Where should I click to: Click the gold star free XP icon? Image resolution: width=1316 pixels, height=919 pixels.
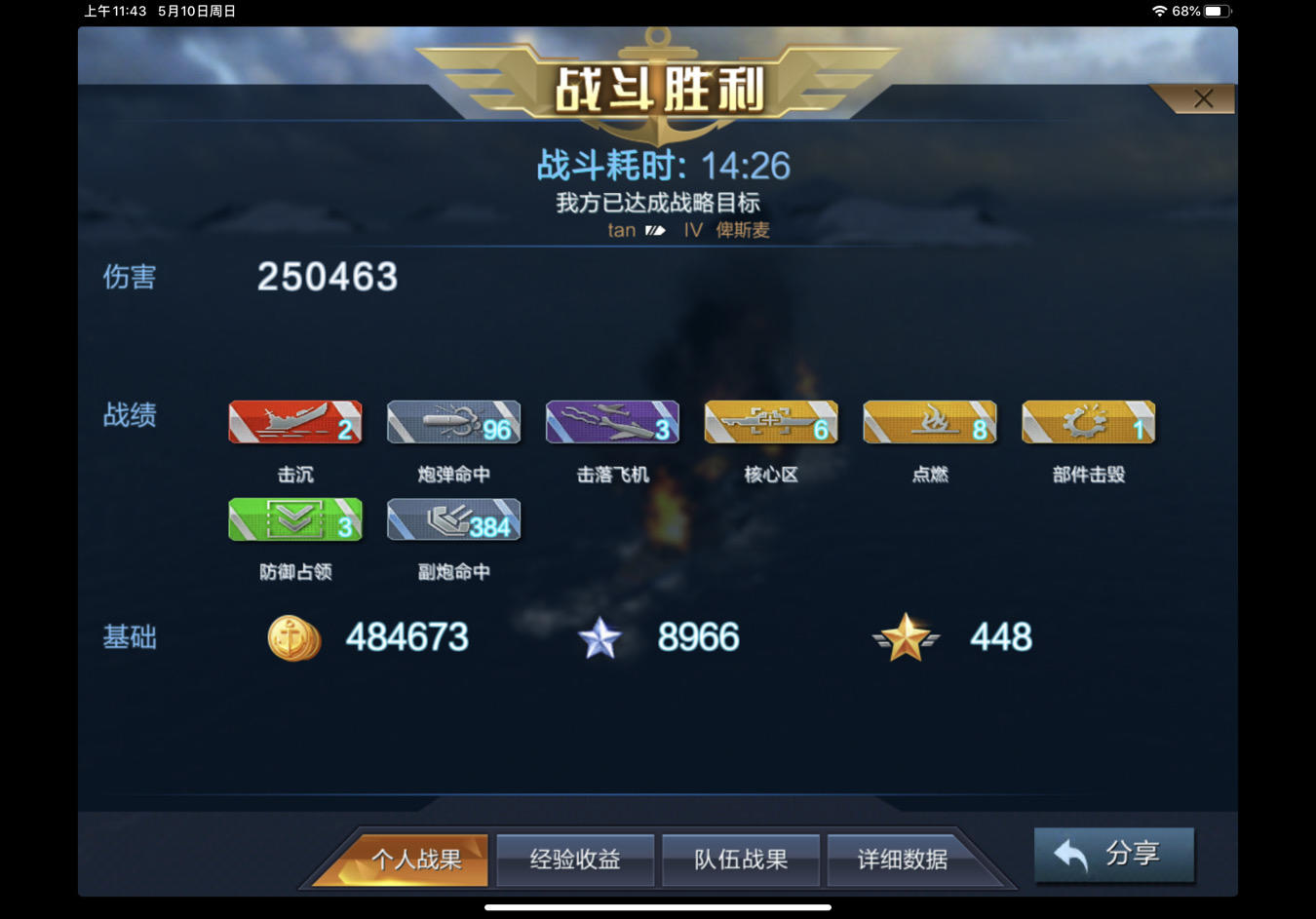(x=905, y=637)
